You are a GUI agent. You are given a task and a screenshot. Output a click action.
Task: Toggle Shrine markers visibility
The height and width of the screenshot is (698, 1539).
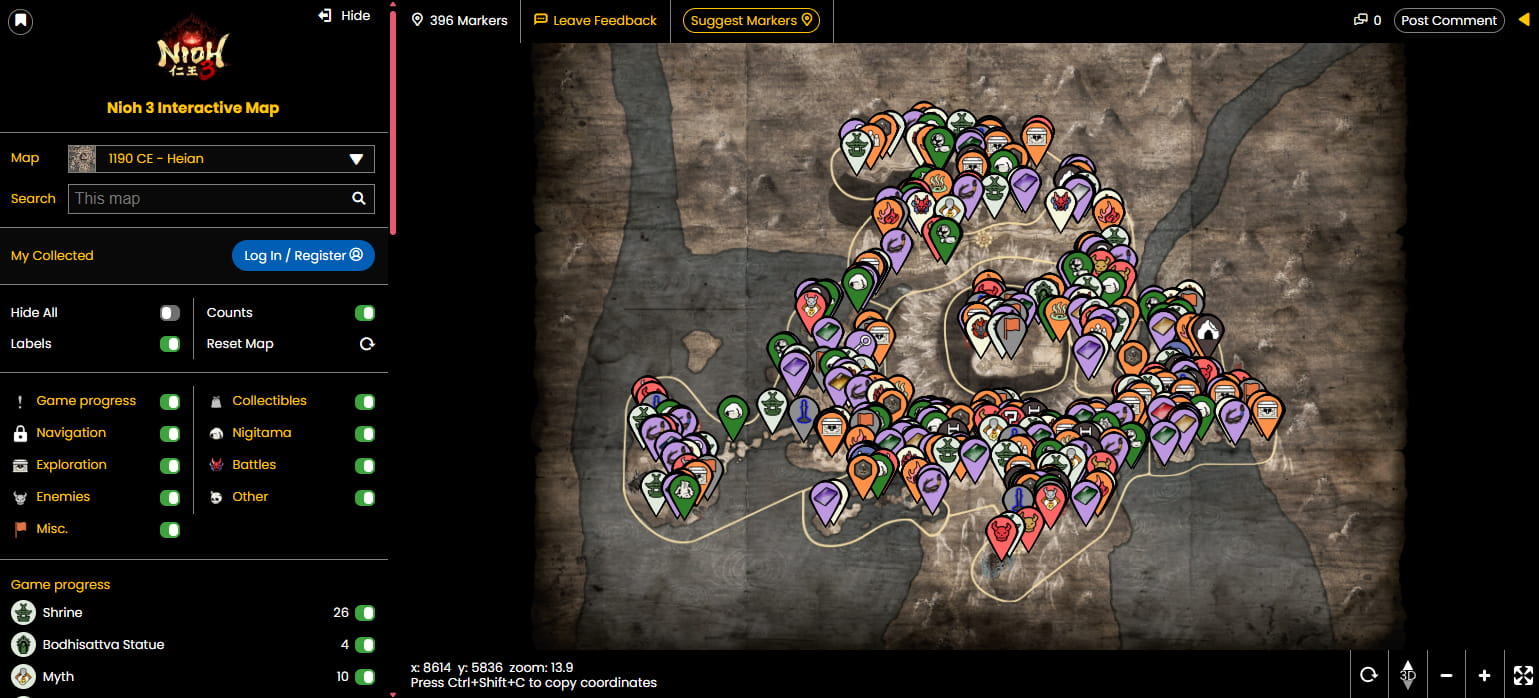[x=365, y=613]
